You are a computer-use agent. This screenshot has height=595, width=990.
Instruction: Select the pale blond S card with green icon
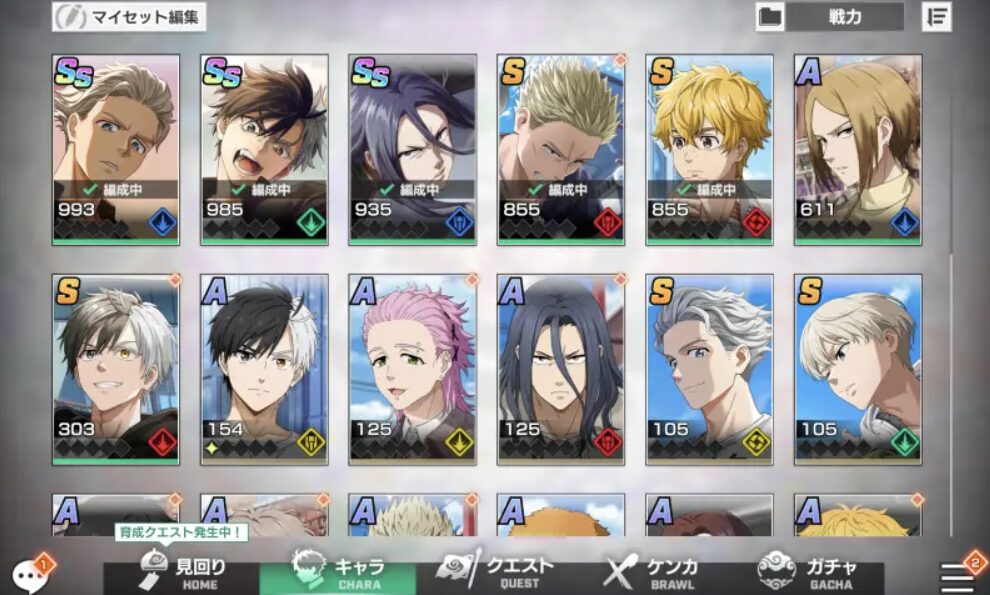point(857,369)
